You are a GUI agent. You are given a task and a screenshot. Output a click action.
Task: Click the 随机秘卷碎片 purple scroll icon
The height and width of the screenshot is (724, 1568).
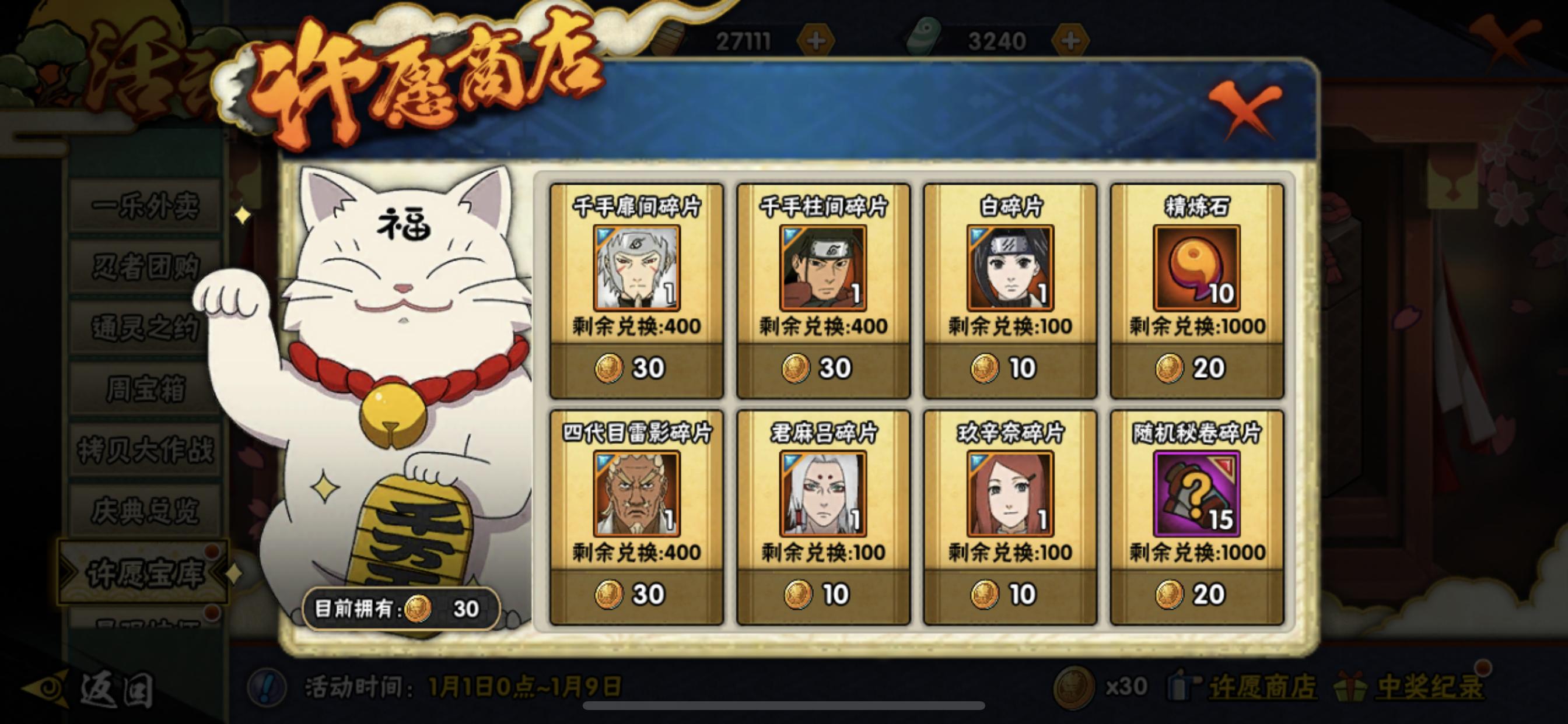coord(1195,494)
